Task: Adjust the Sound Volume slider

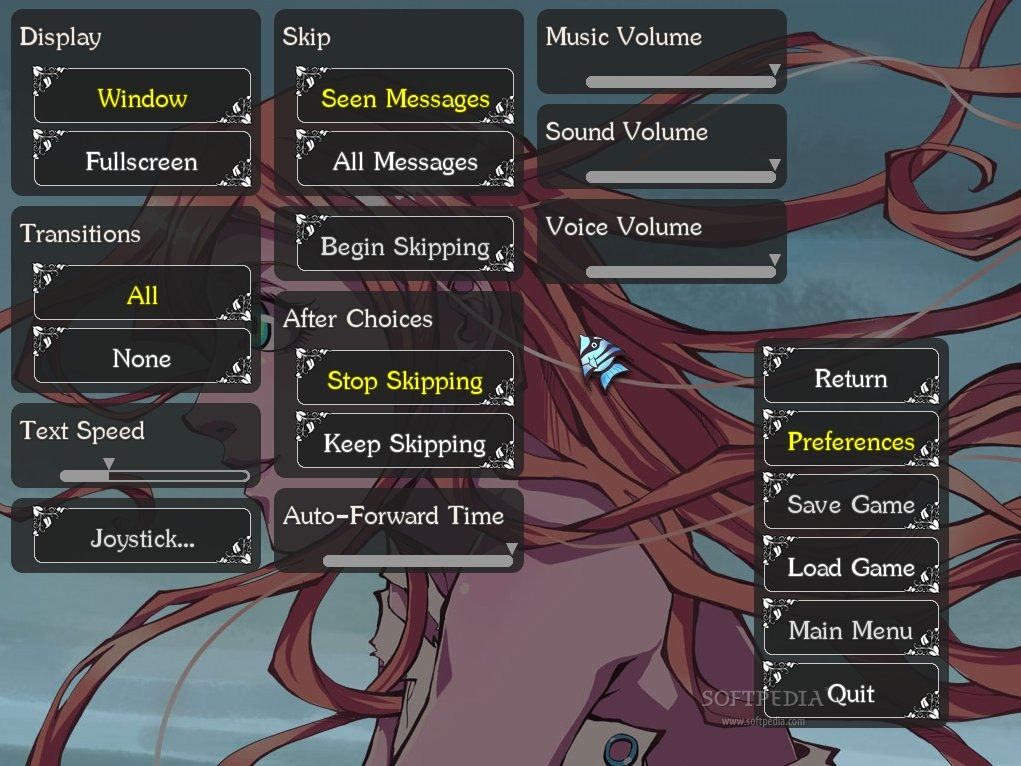Action: click(680, 177)
